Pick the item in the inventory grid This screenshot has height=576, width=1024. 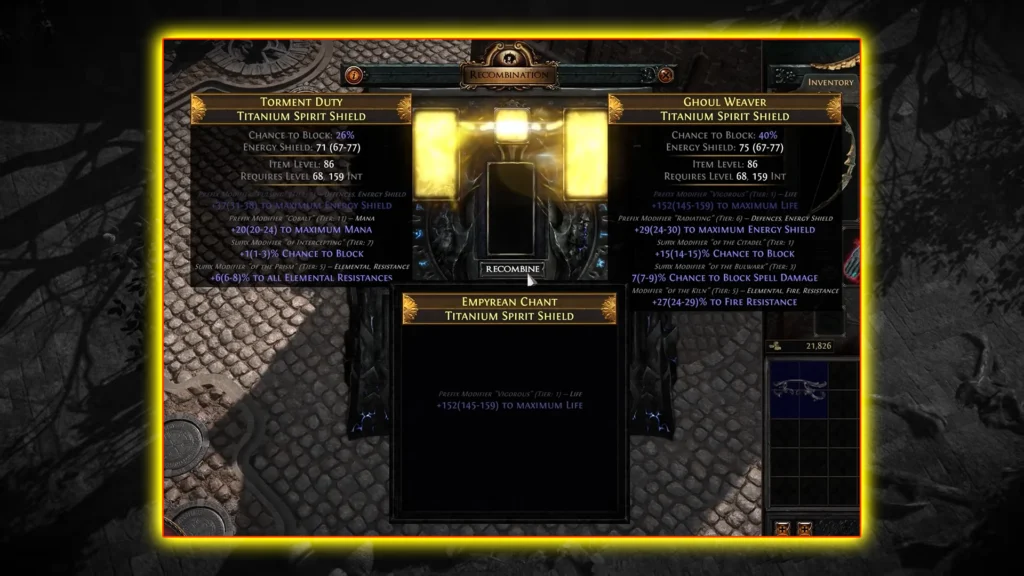(x=799, y=388)
